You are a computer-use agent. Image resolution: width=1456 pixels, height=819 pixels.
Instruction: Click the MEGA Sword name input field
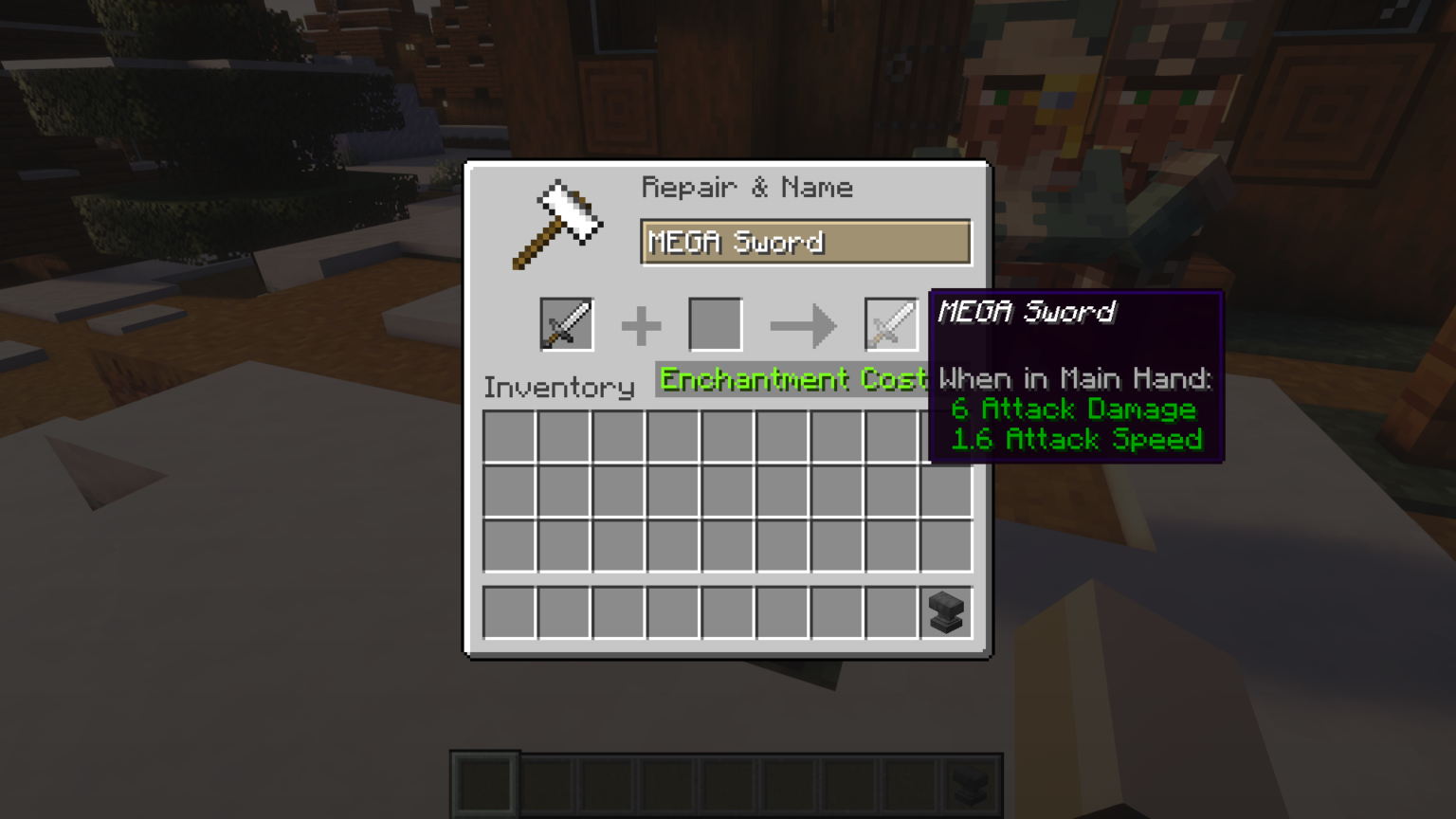(x=805, y=242)
